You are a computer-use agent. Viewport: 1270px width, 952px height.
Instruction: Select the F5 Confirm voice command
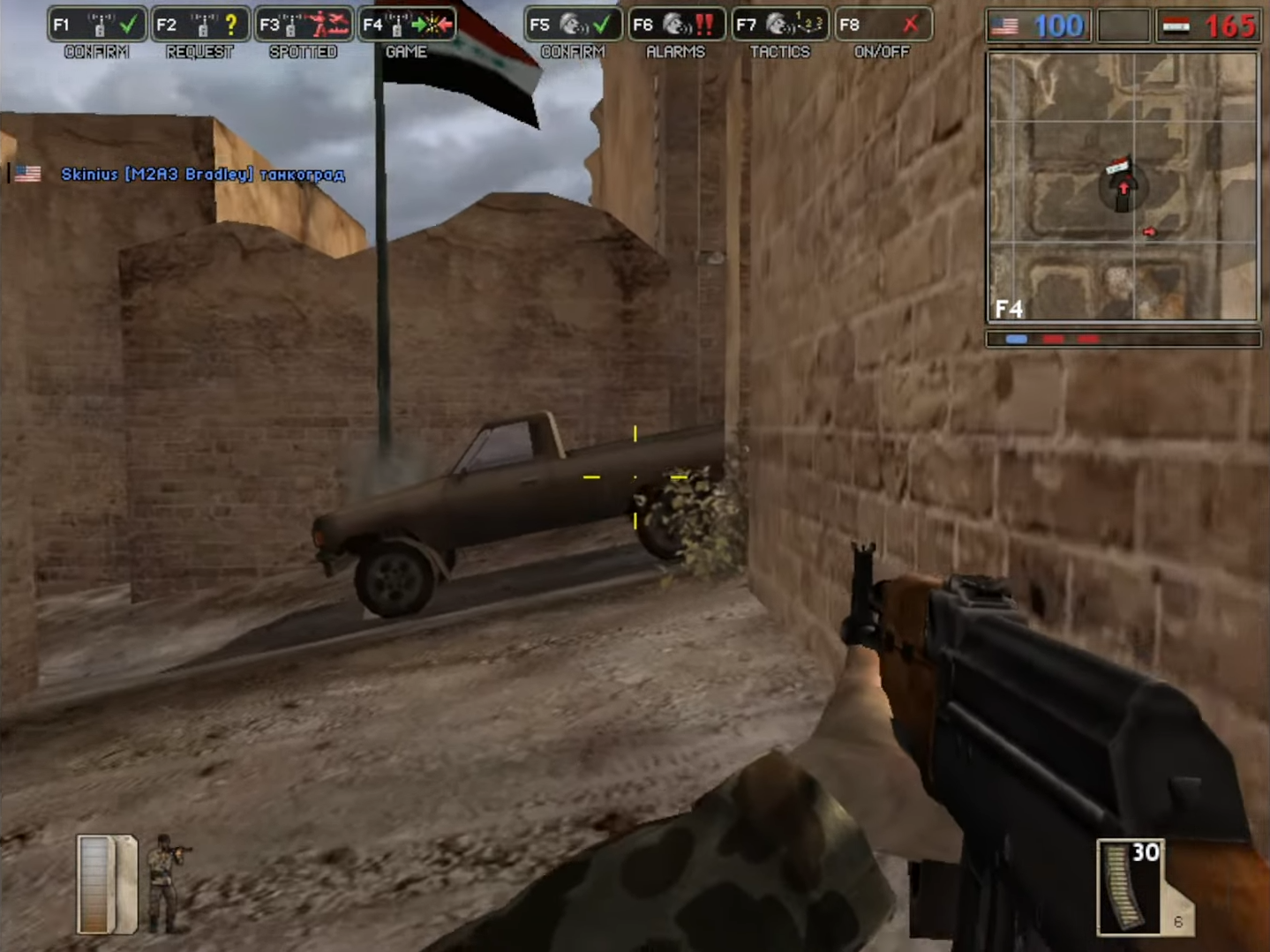pos(573,25)
